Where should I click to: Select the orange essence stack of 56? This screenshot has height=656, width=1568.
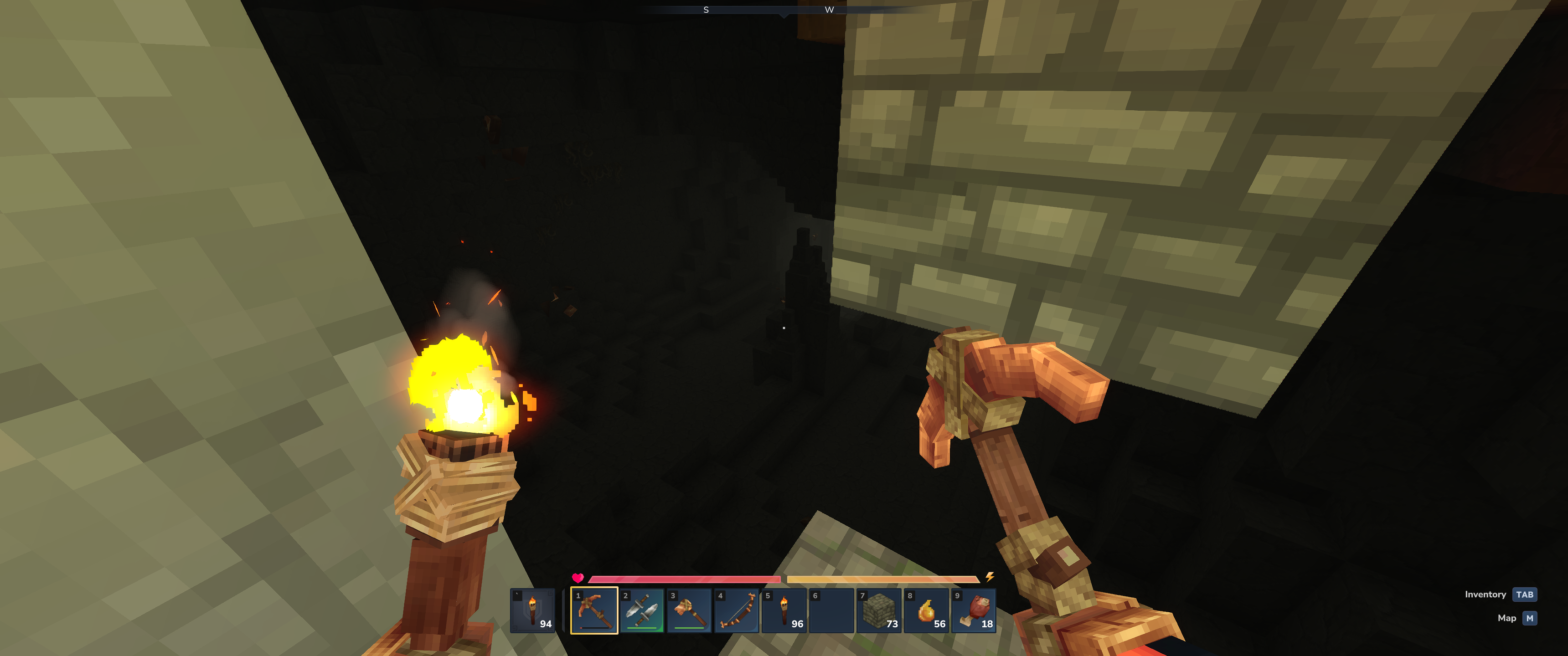pos(926,610)
